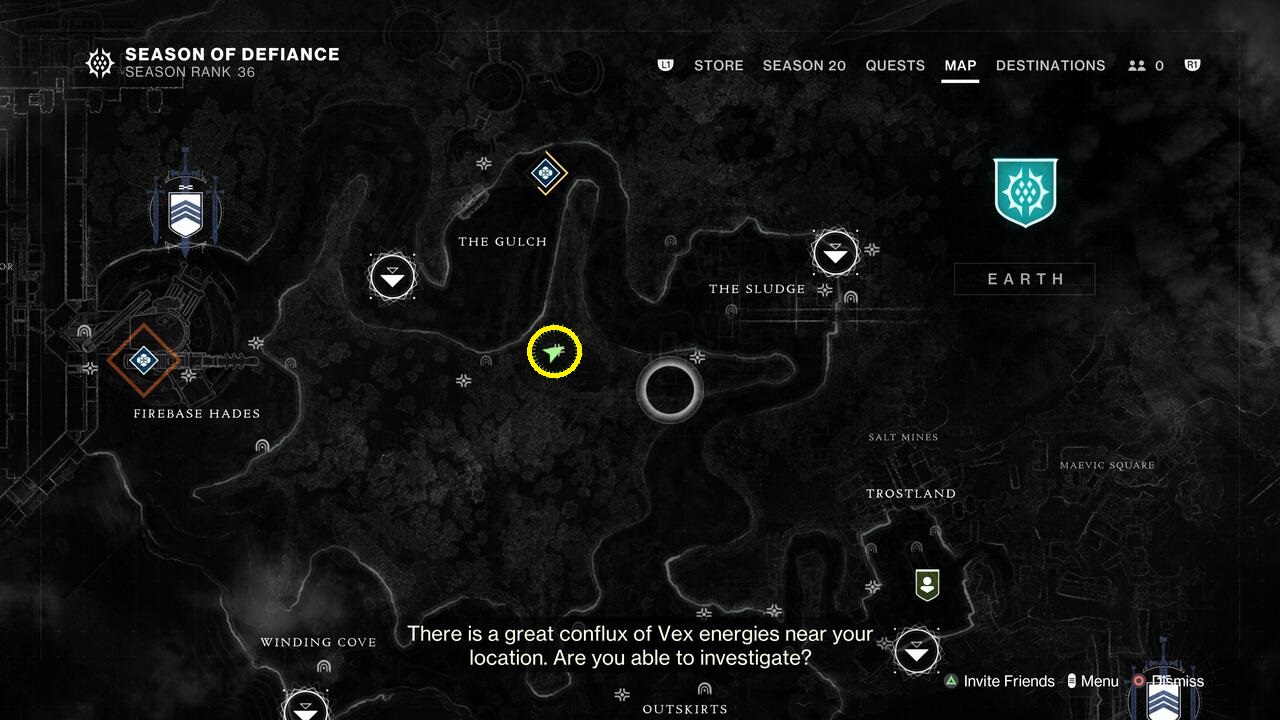Click the Season of Defiance emblem
The height and width of the screenshot is (720, 1280).
pyautogui.click(x=100, y=62)
